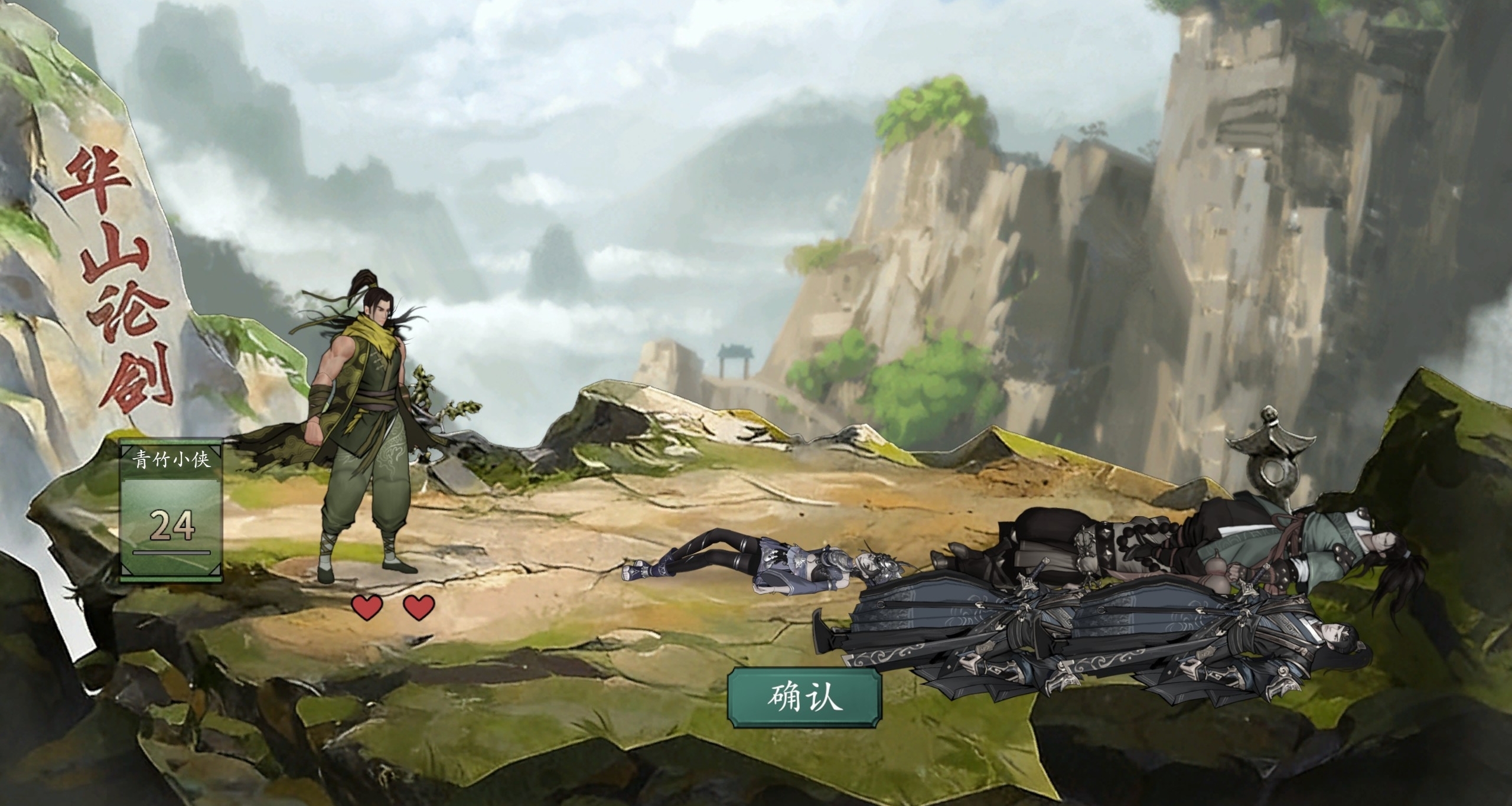Select the 青竹小侠 character card
The width and height of the screenshot is (1512, 806).
(x=171, y=510)
